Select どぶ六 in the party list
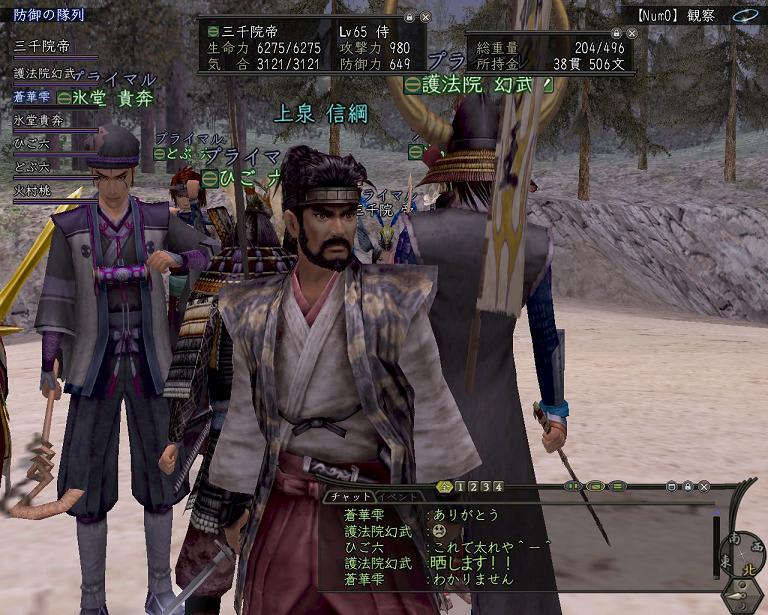 coord(32,167)
